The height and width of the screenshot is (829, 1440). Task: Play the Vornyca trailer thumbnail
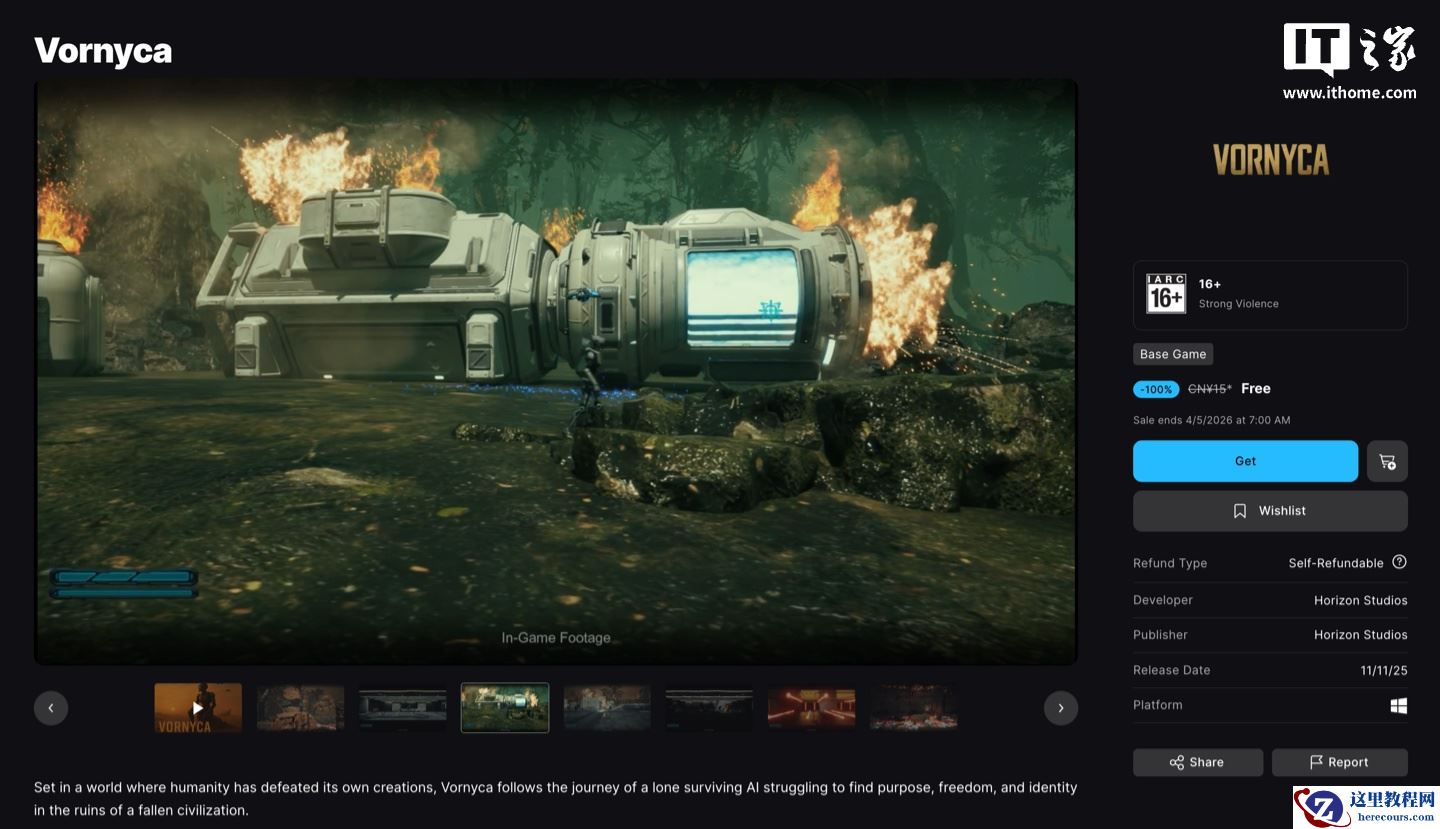coord(198,708)
